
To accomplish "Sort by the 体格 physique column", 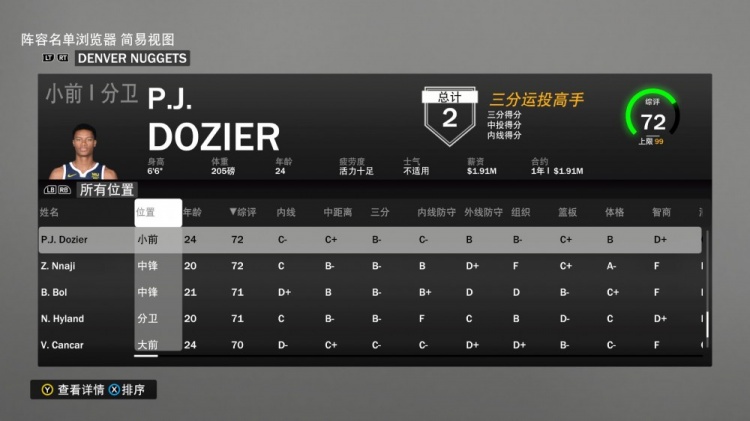I will pyautogui.click(x=613, y=212).
